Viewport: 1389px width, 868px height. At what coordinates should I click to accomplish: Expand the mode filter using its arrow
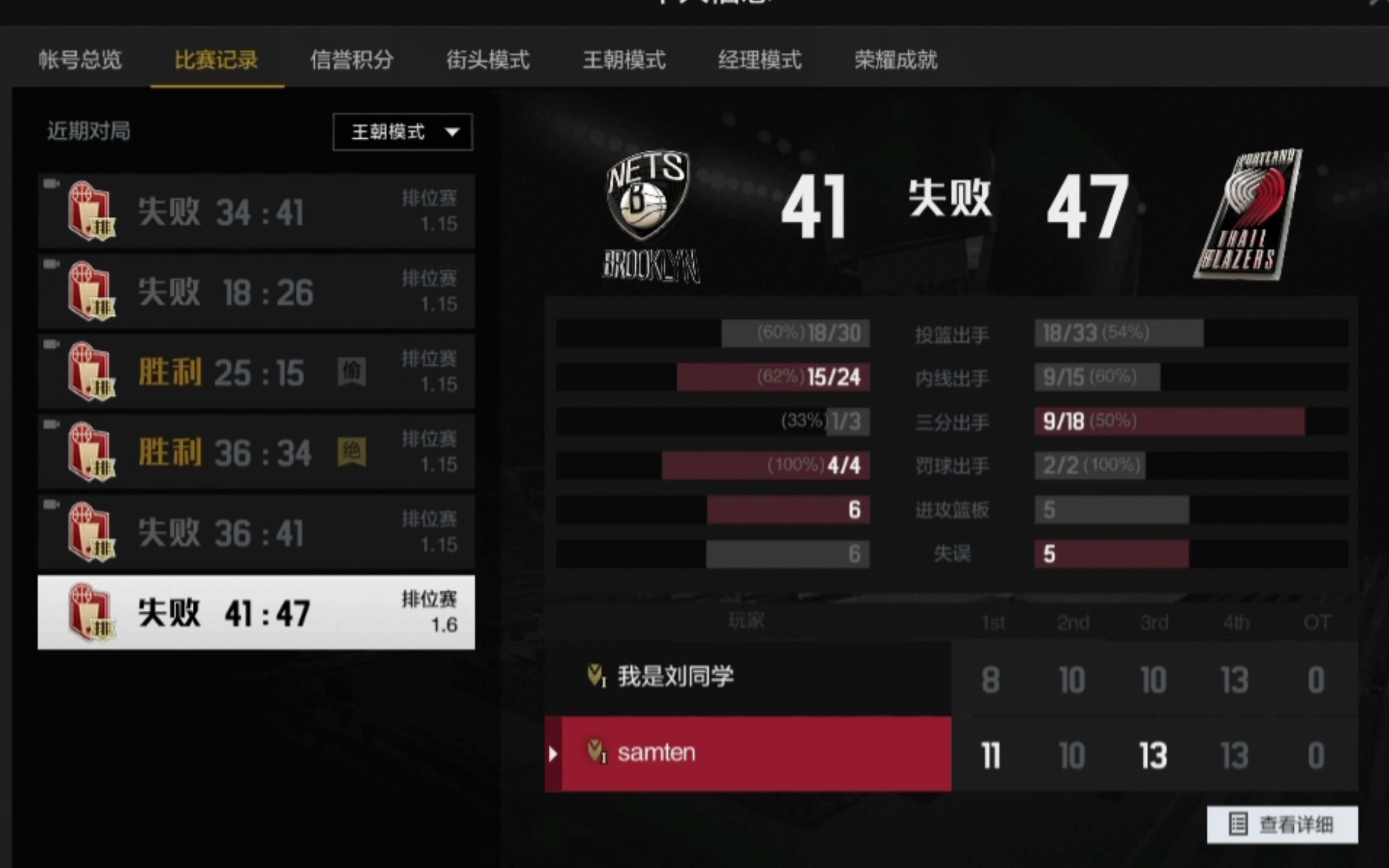click(452, 132)
